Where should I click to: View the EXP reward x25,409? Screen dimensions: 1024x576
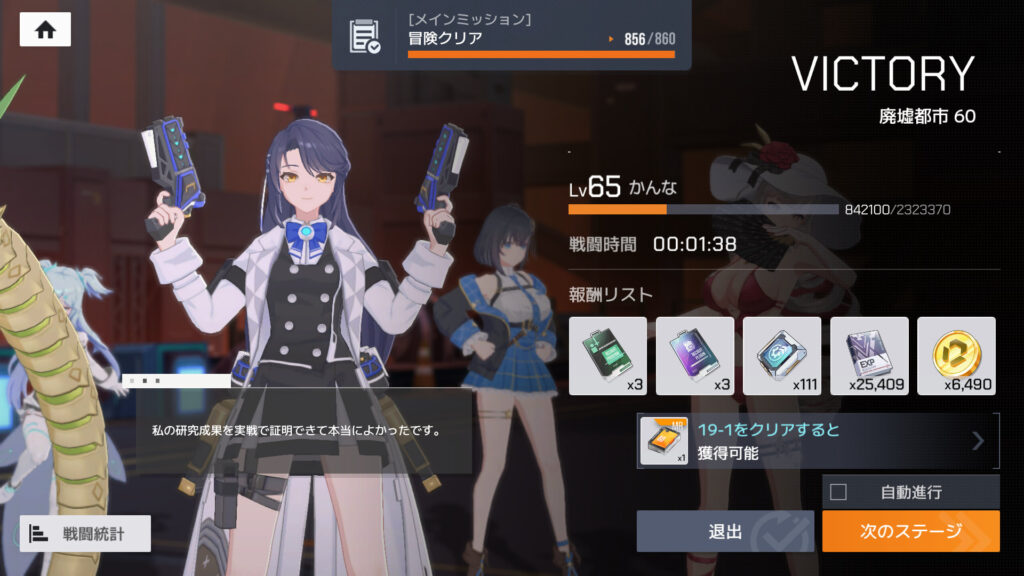click(869, 355)
